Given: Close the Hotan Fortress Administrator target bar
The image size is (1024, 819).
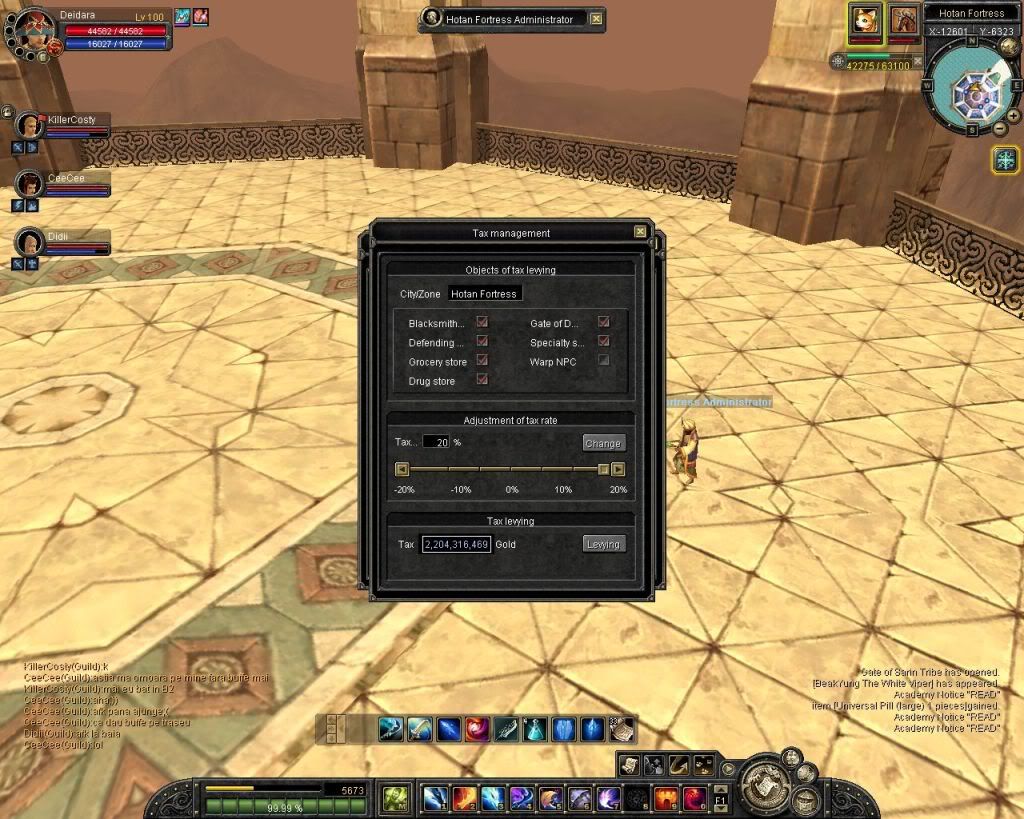Looking at the screenshot, I should (596, 18).
